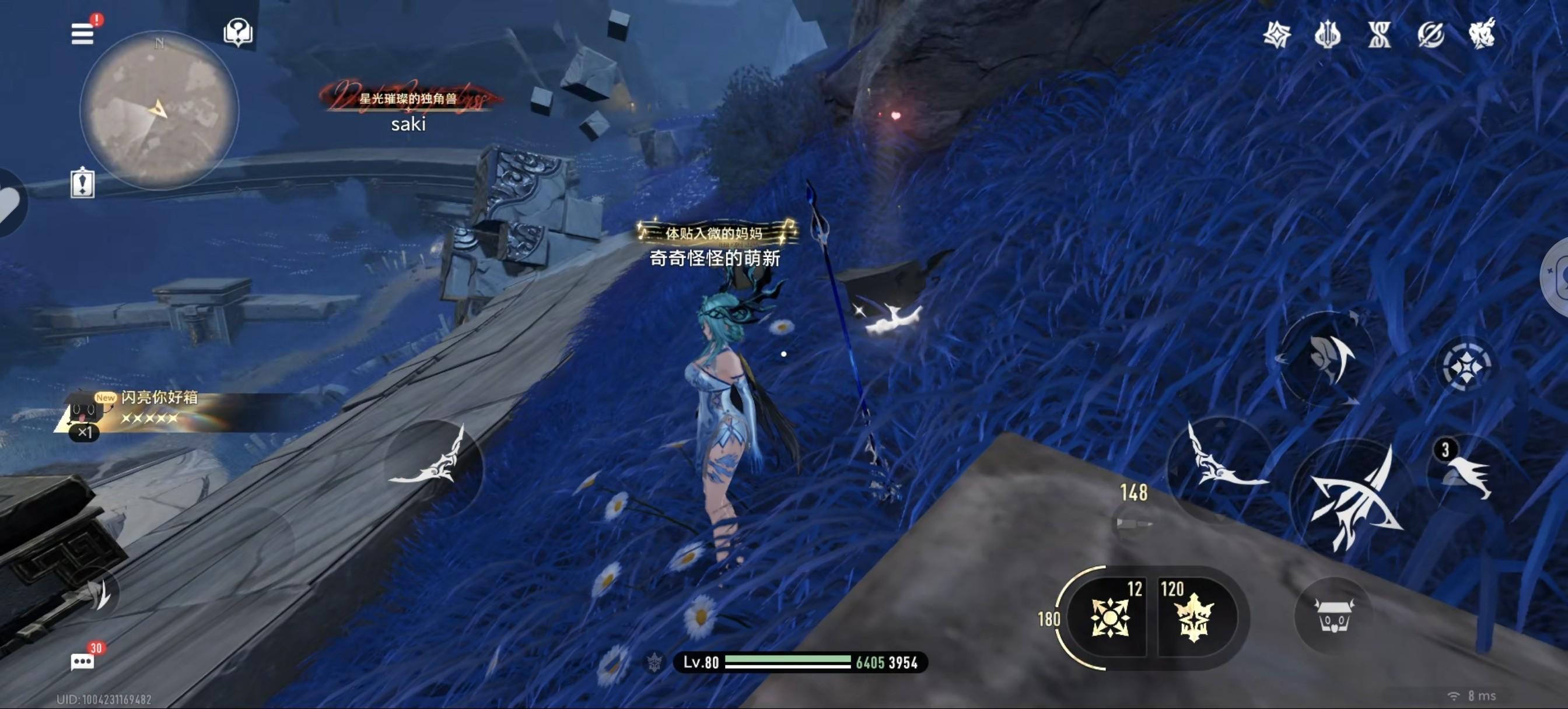Screen dimensions: 1568x709
Task: Open the hamburger main menu
Action: tap(83, 33)
